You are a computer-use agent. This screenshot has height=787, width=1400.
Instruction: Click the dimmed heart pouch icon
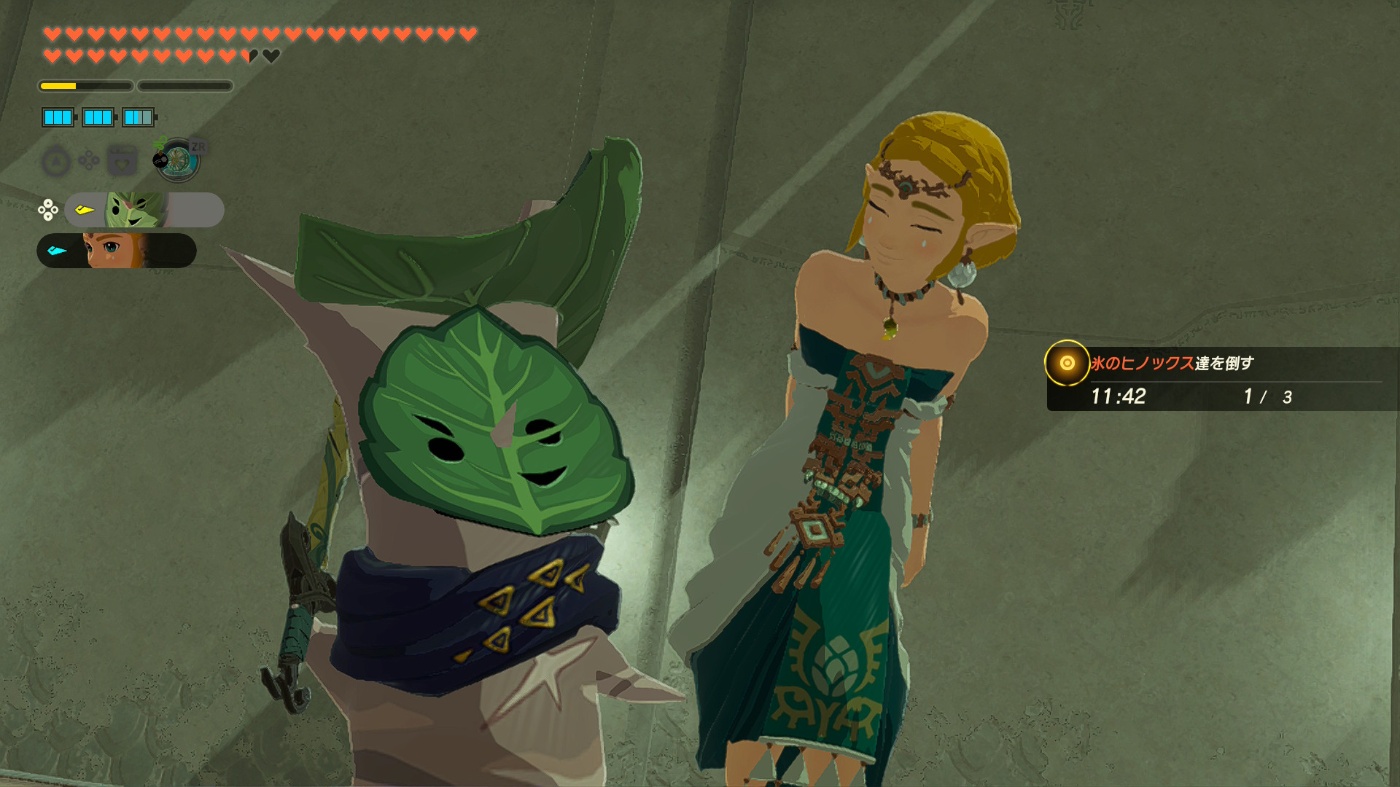tap(122, 161)
